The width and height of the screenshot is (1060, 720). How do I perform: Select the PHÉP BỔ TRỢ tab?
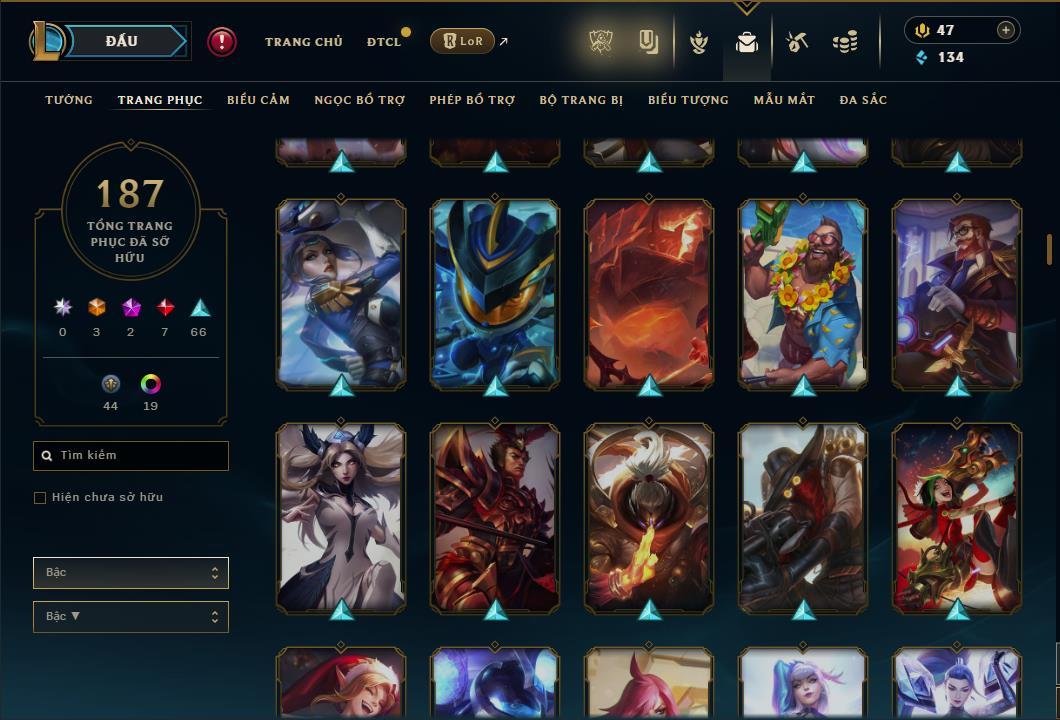(x=472, y=100)
